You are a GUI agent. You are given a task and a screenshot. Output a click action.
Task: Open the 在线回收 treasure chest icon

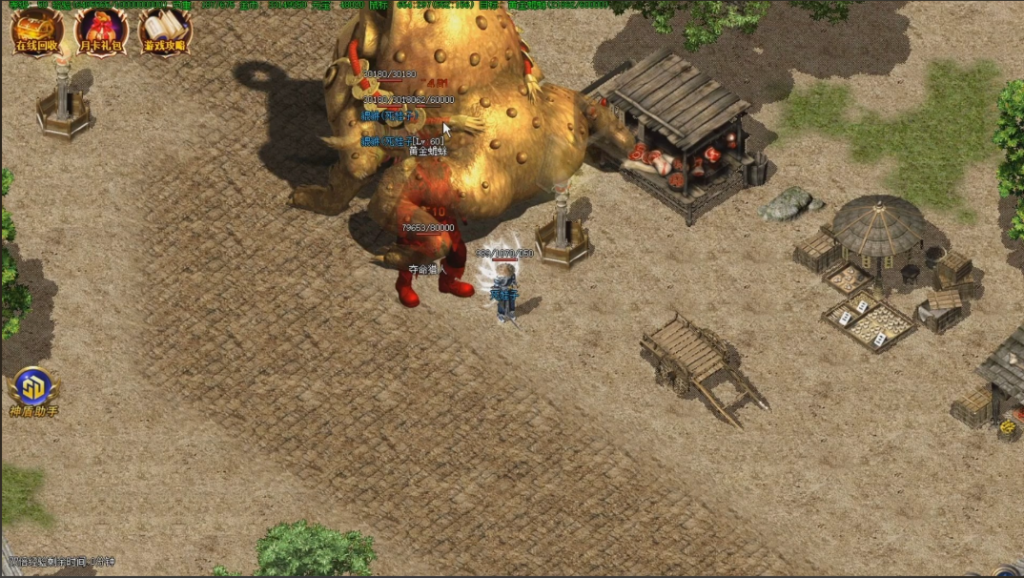[37, 30]
